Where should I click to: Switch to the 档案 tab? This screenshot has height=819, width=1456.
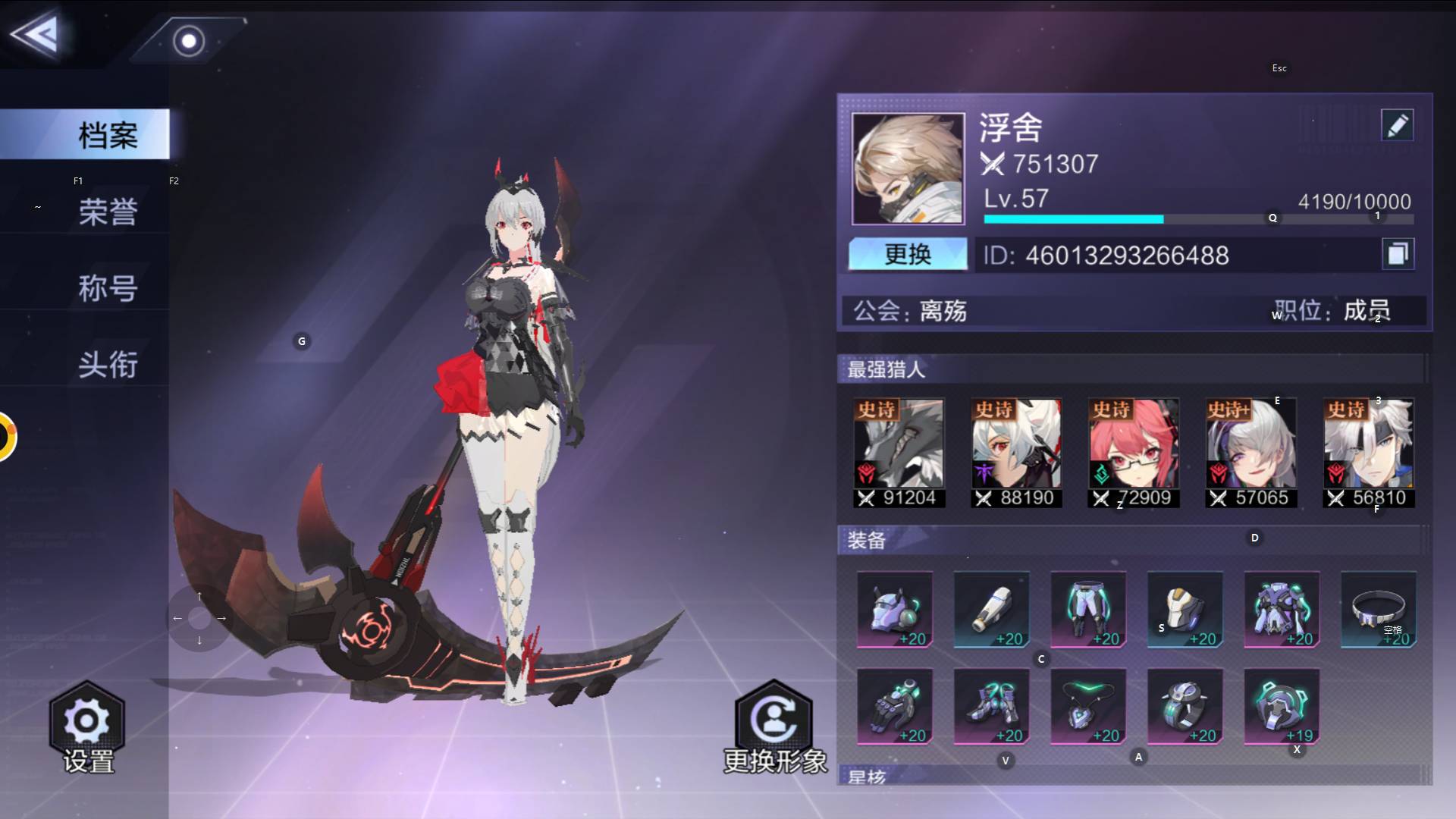click(106, 134)
